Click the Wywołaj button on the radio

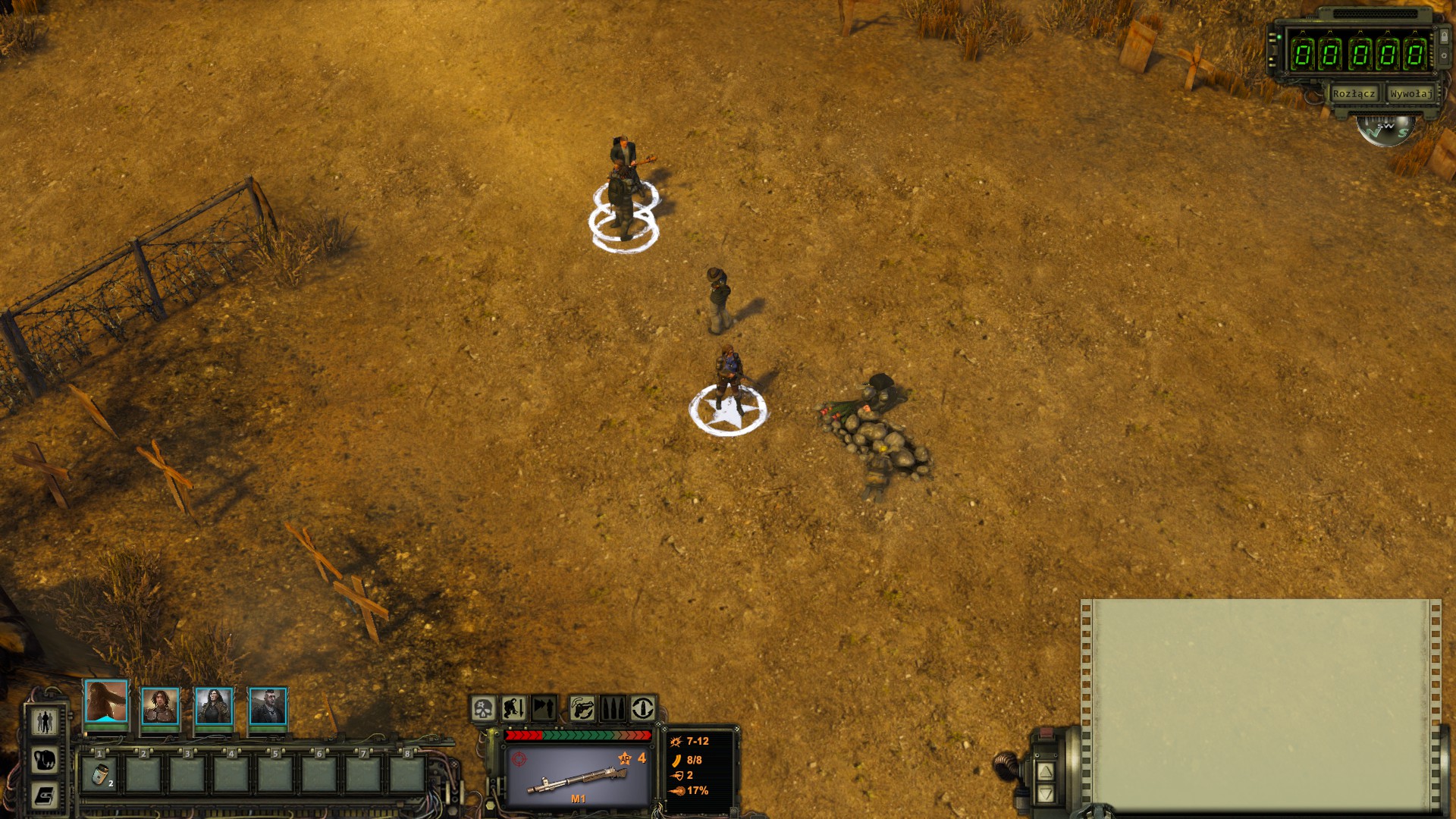1410,94
